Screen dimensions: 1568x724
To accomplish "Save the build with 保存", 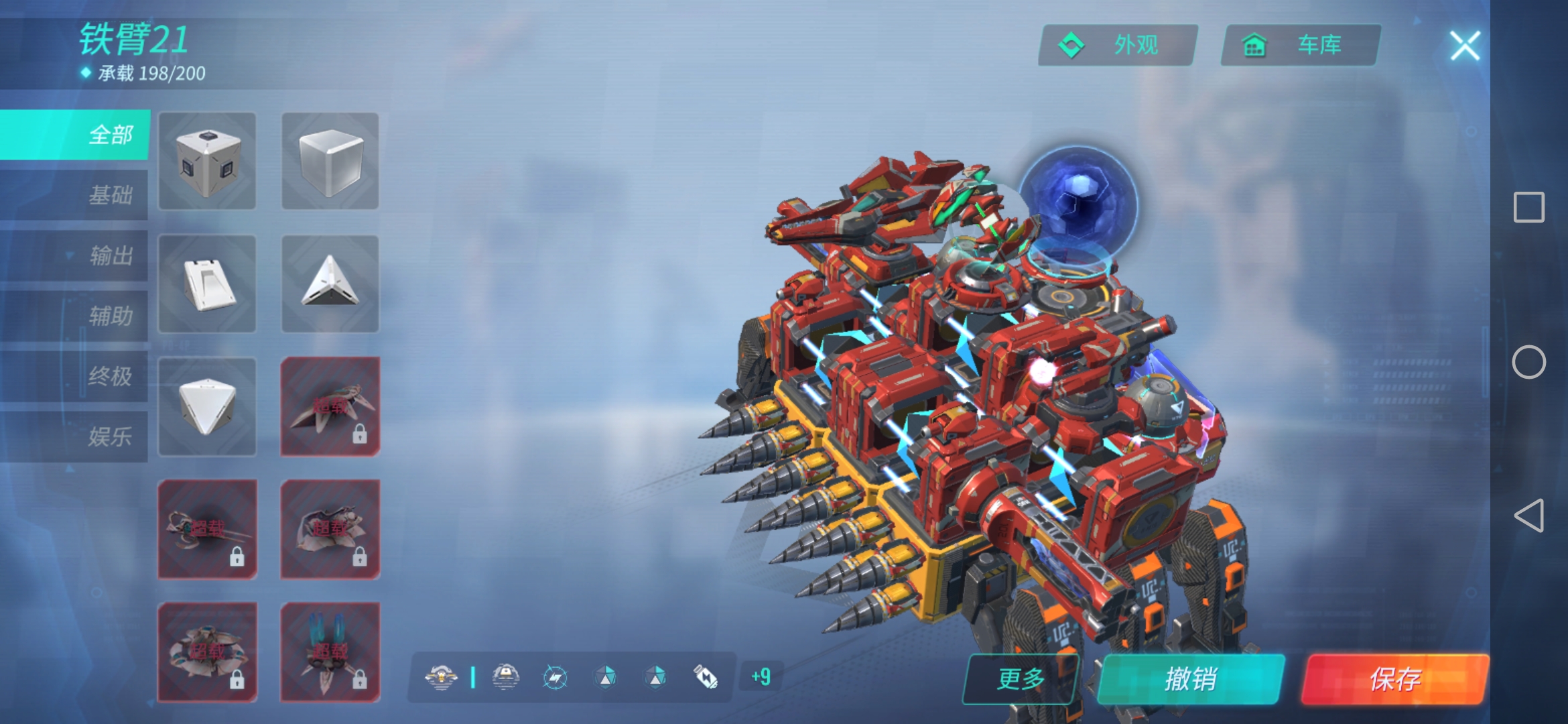I will (1395, 679).
